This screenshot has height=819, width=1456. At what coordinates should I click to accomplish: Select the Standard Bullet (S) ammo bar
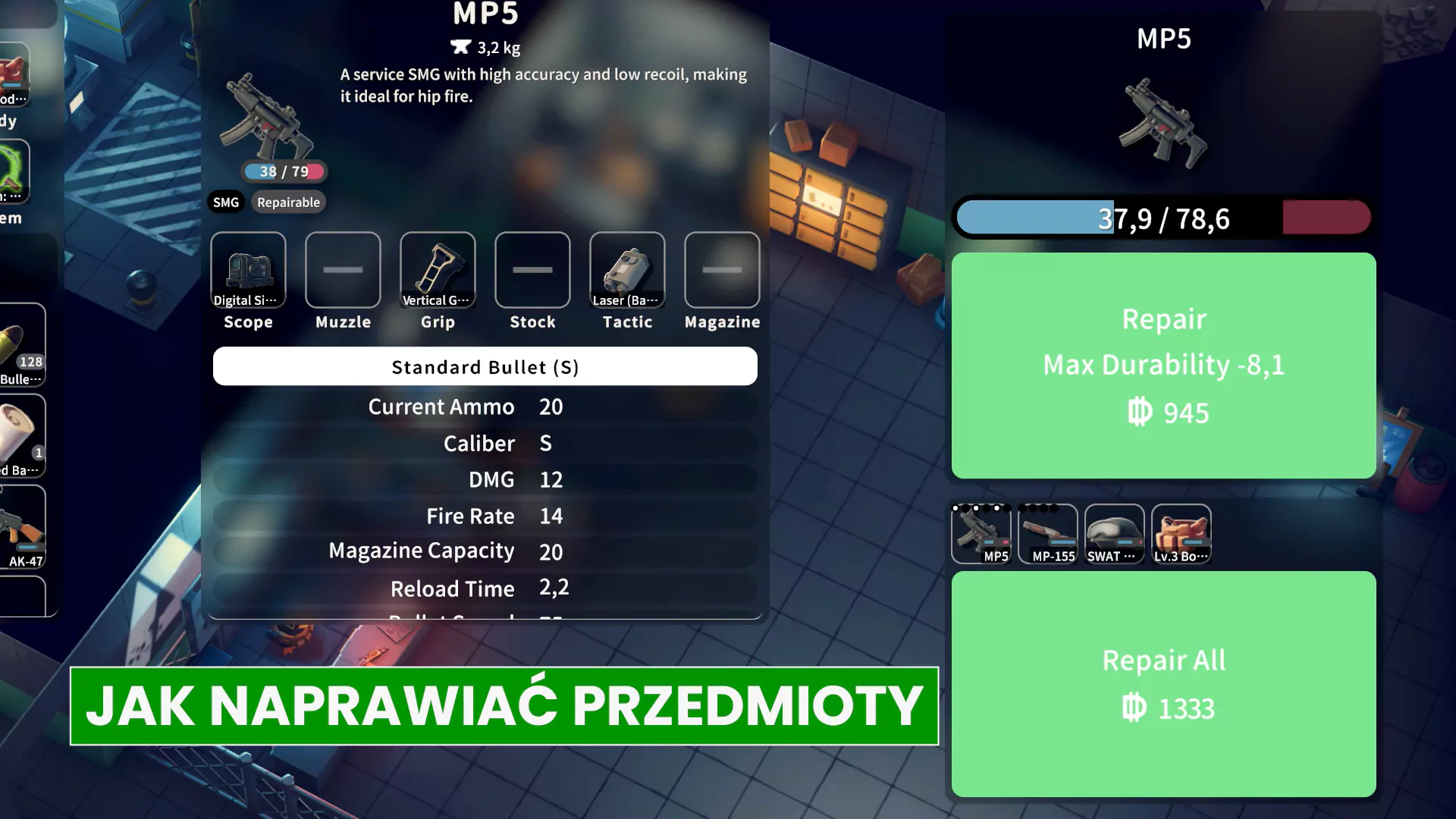pyautogui.click(x=485, y=367)
